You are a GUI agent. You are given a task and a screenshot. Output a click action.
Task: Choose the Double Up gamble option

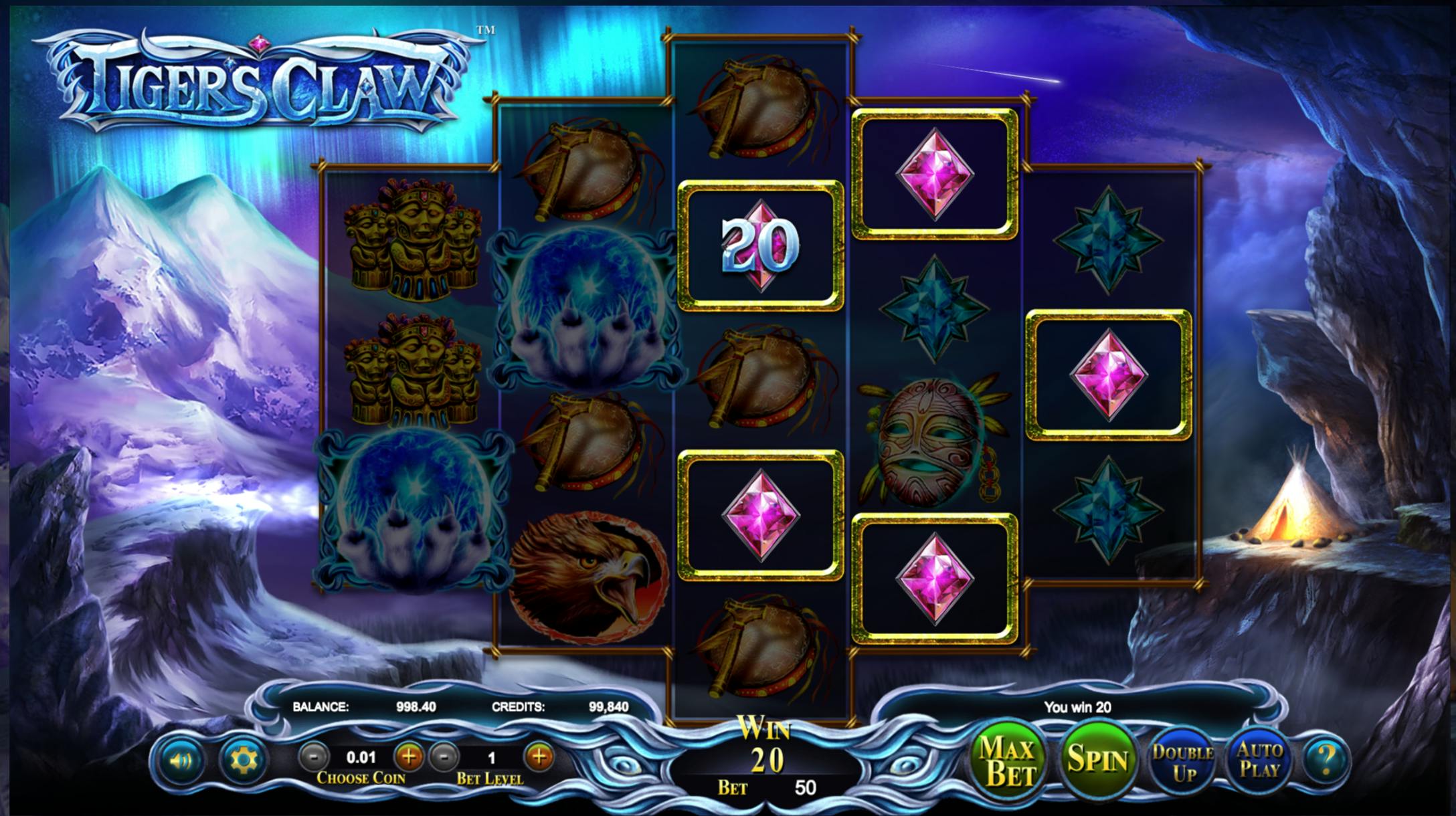click(1182, 762)
